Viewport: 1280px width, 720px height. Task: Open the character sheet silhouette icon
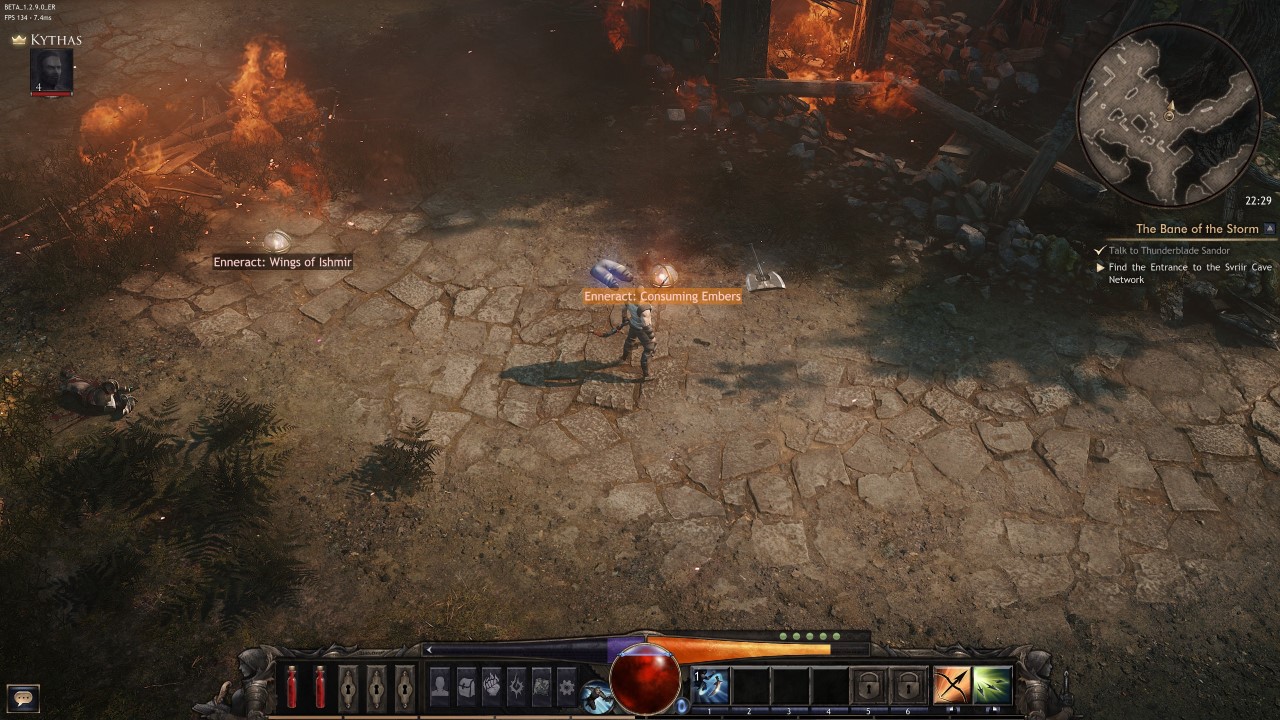pos(440,686)
